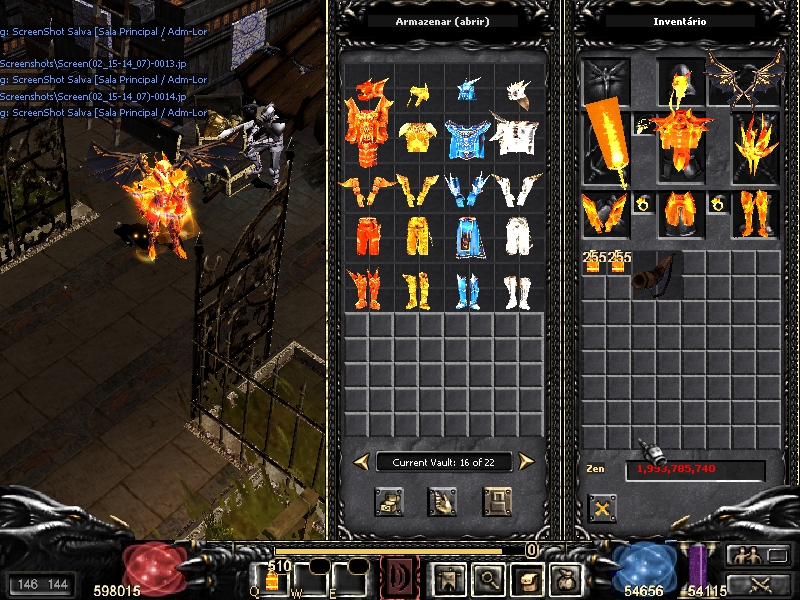Choose the blue pants in the vault
The height and width of the screenshot is (600, 800).
[x=466, y=236]
